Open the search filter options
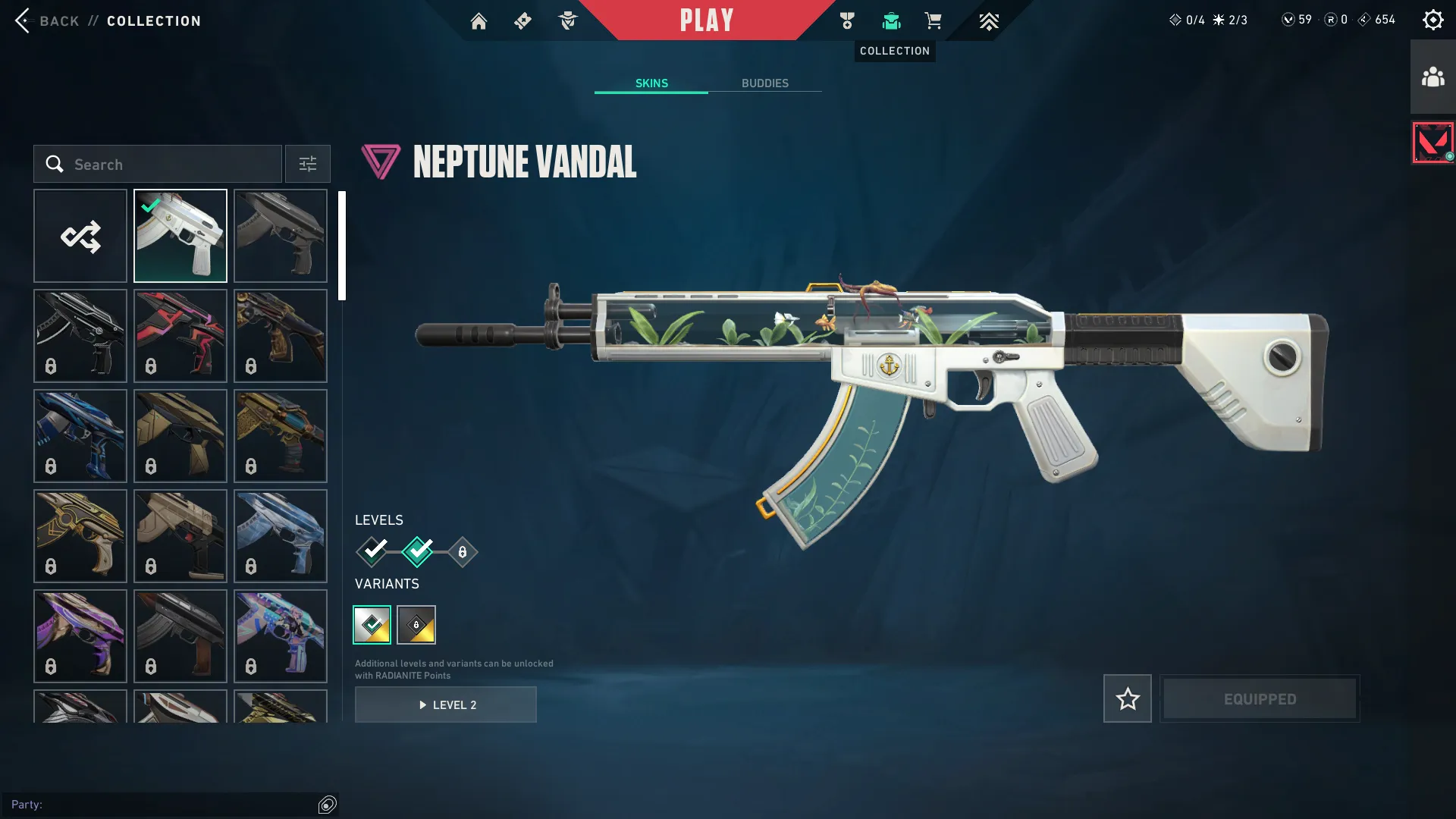Viewport: 1456px width, 819px height. (307, 164)
